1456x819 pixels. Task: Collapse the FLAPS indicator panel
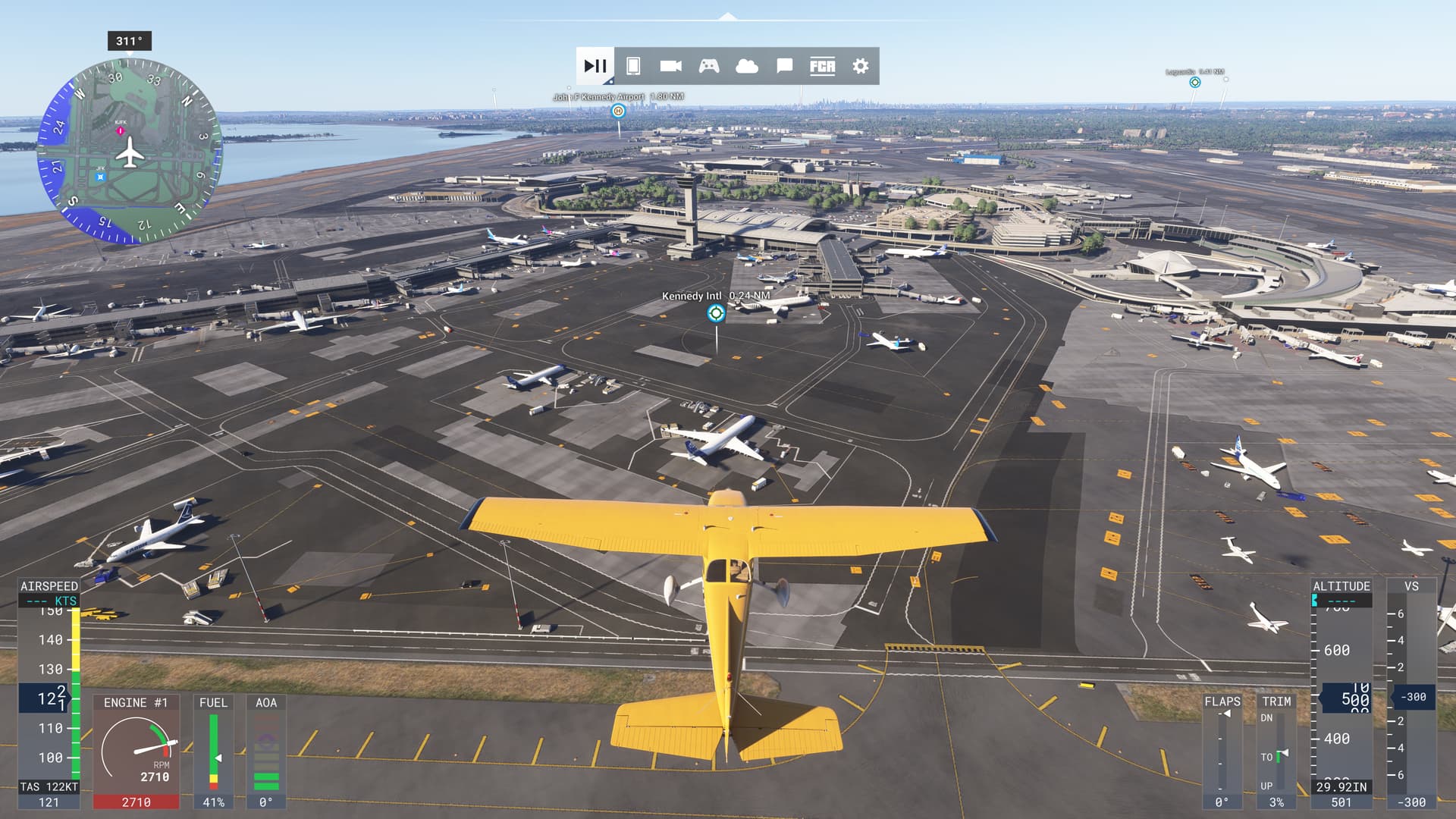(1222, 702)
